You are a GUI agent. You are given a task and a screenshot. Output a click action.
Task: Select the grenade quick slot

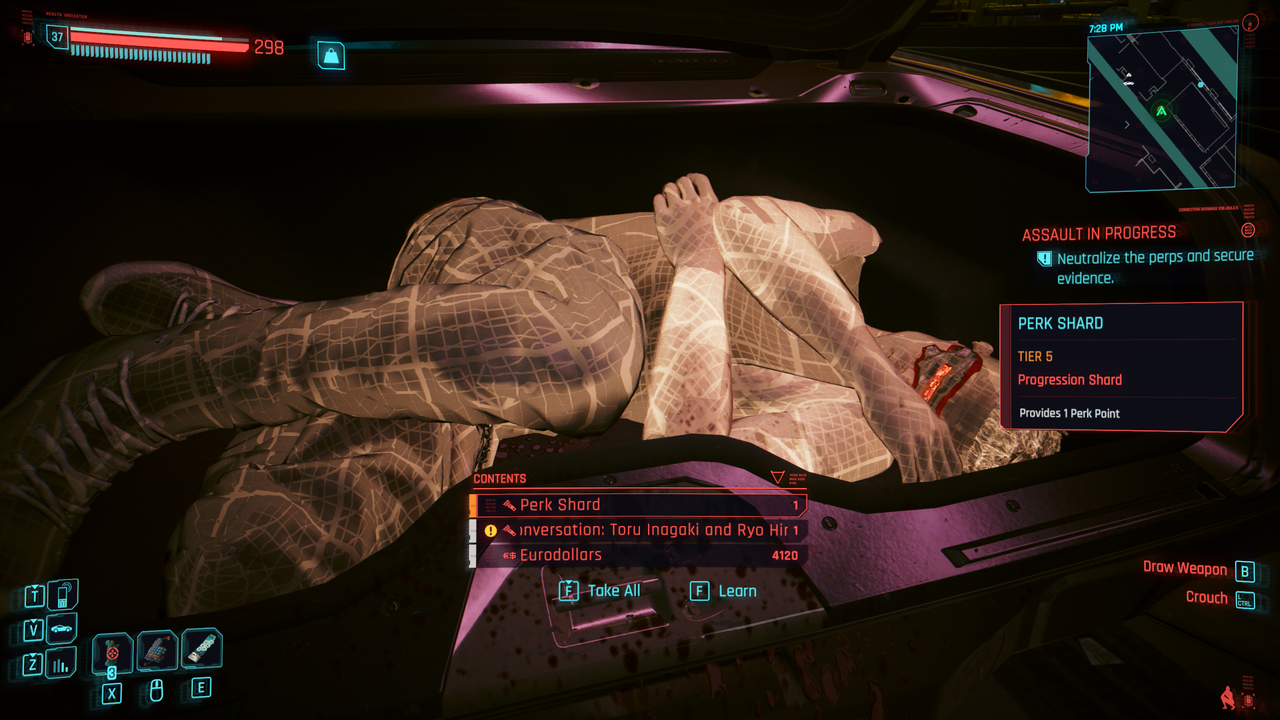[113, 654]
